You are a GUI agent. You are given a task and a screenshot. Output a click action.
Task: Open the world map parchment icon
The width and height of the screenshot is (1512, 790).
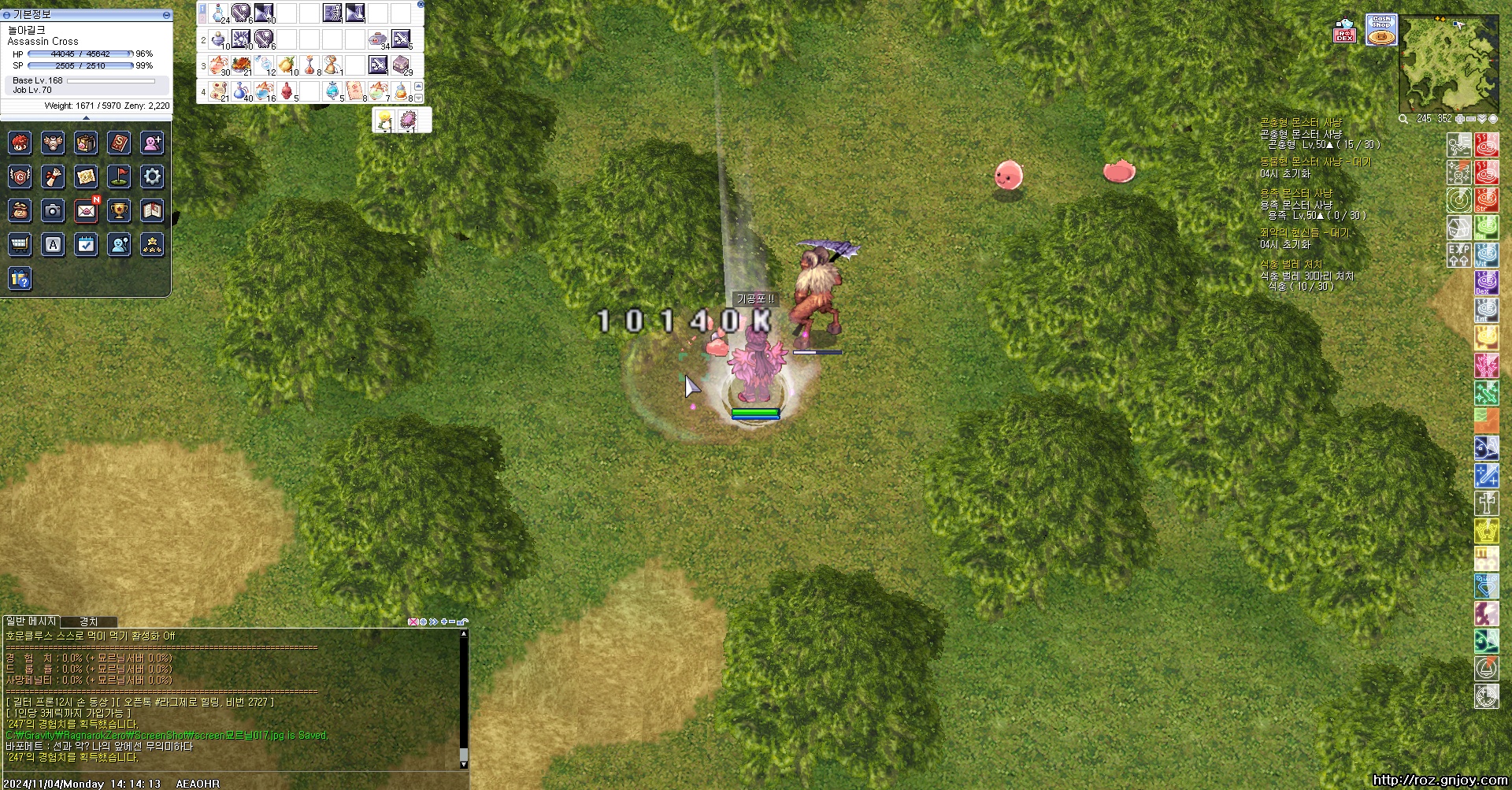87,176
